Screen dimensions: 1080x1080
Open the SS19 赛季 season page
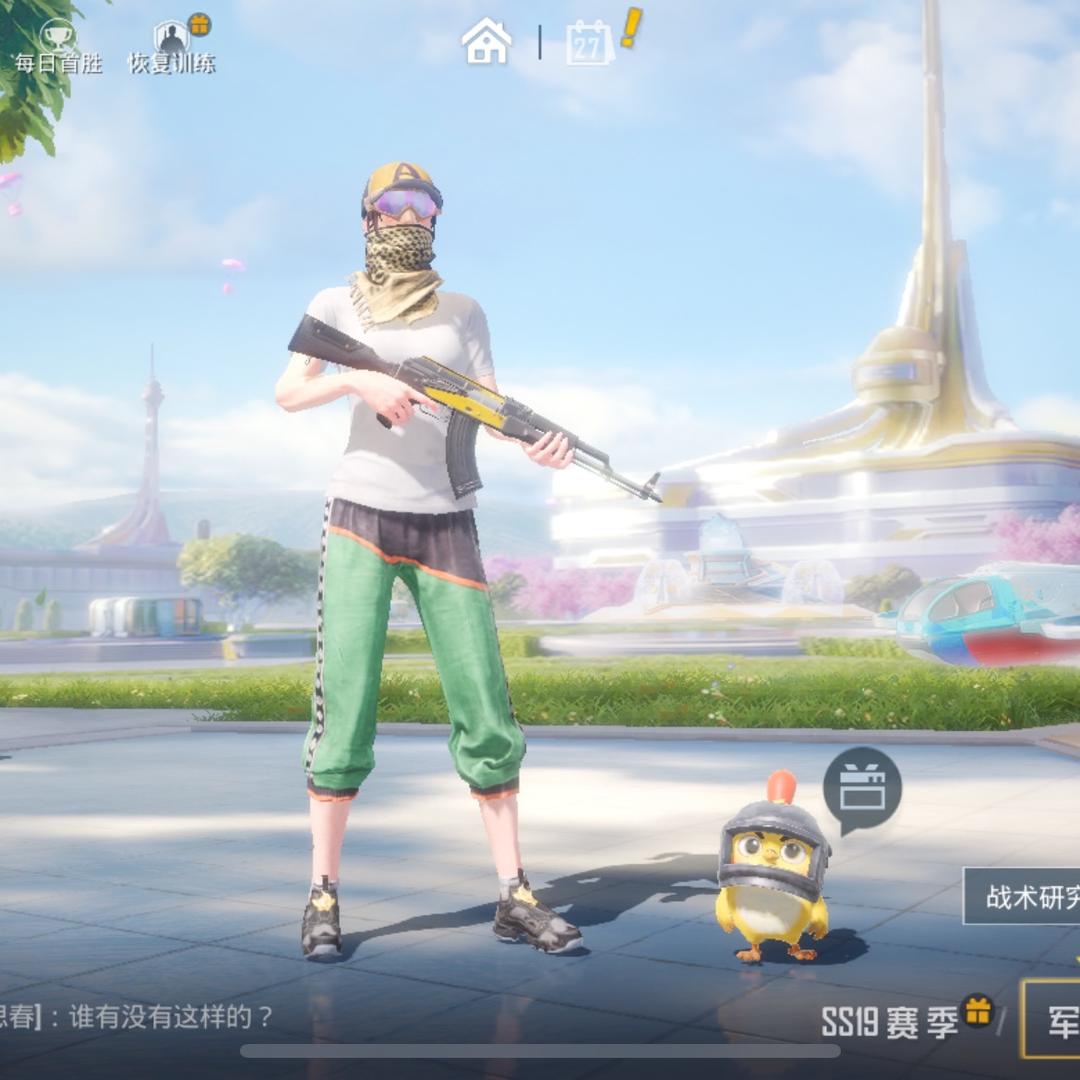tap(888, 1021)
